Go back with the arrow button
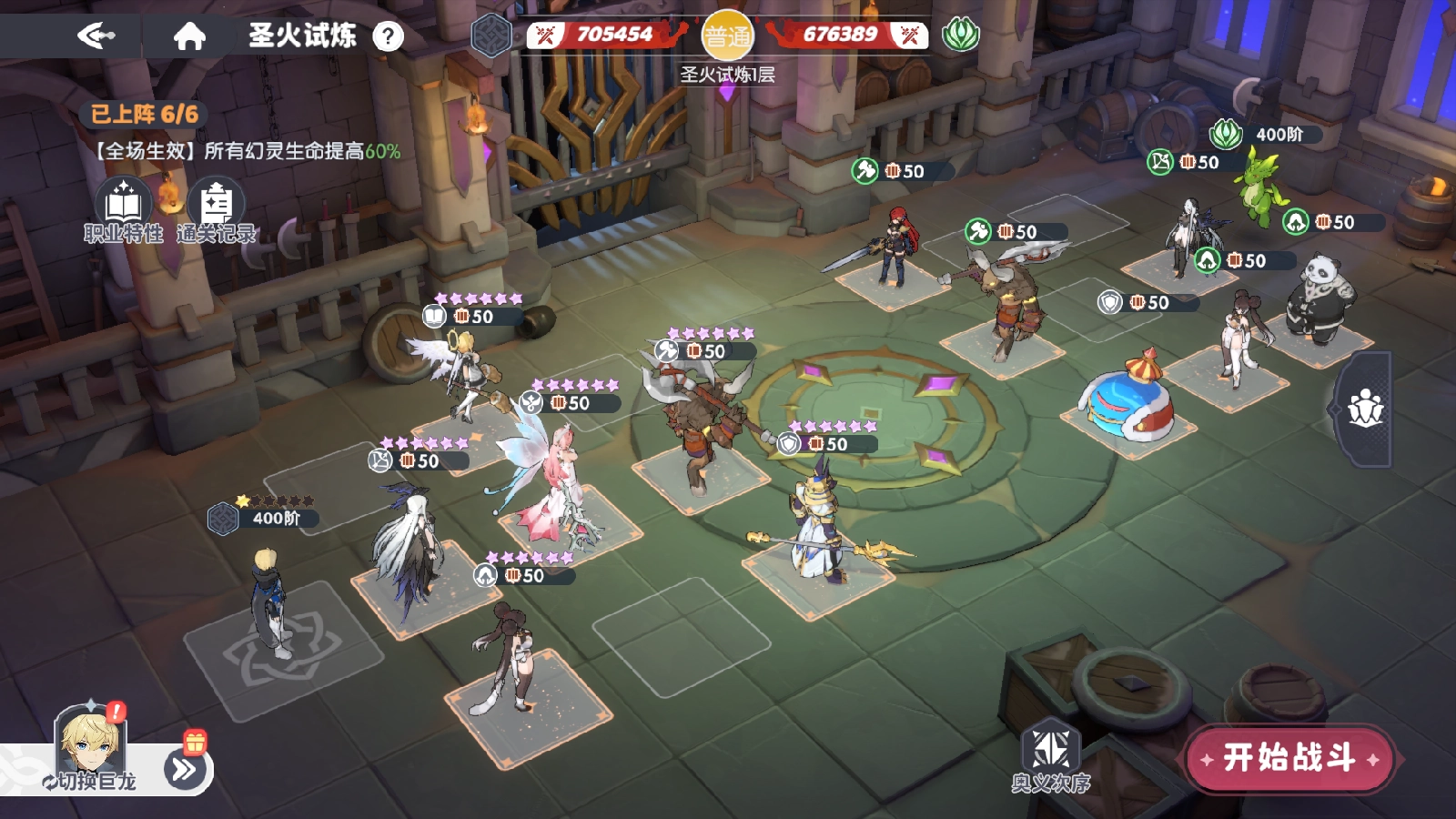The image size is (1456, 819). 96,35
